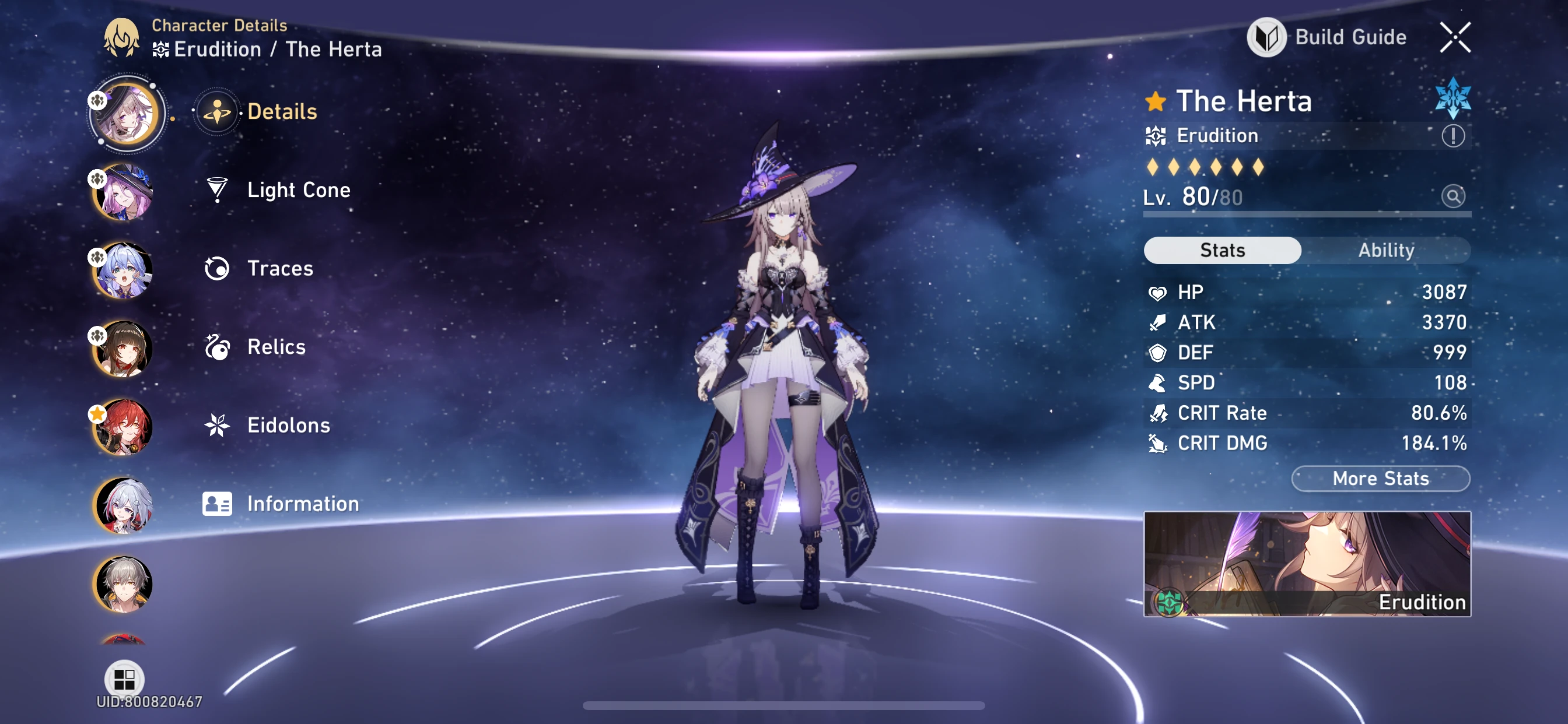
Task: Open the Build Guide book icon
Action: click(x=1268, y=37)
